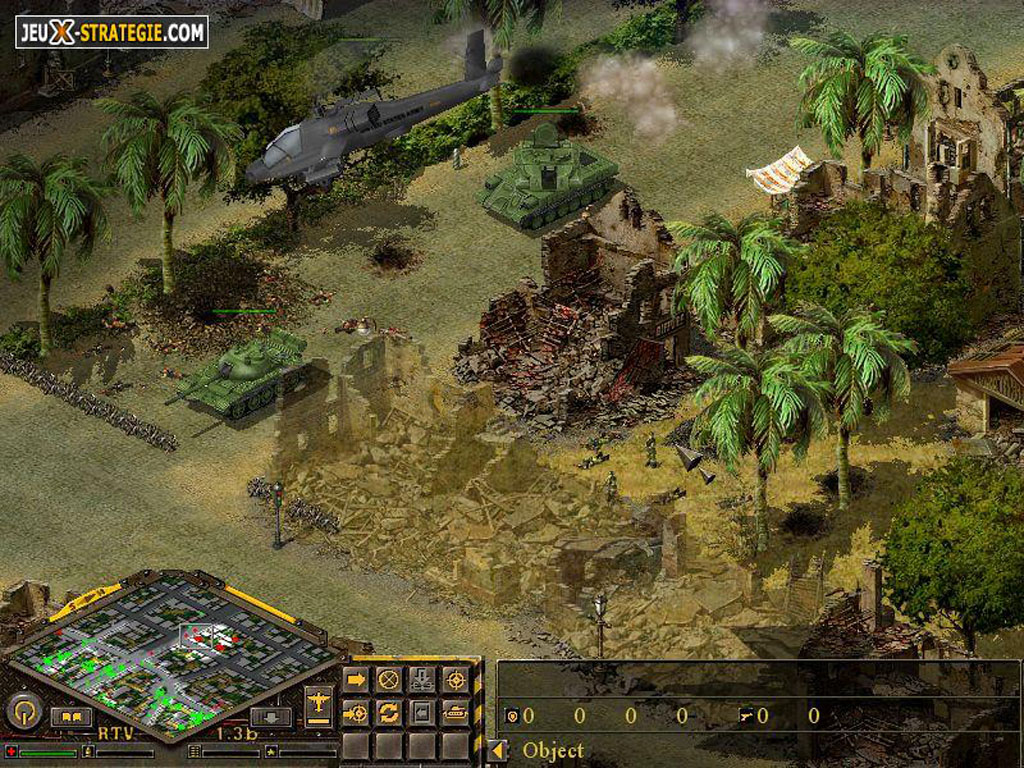This screenshot has height=768, width=1024.
Task: Select the tank icon command button
Action: 455,713
